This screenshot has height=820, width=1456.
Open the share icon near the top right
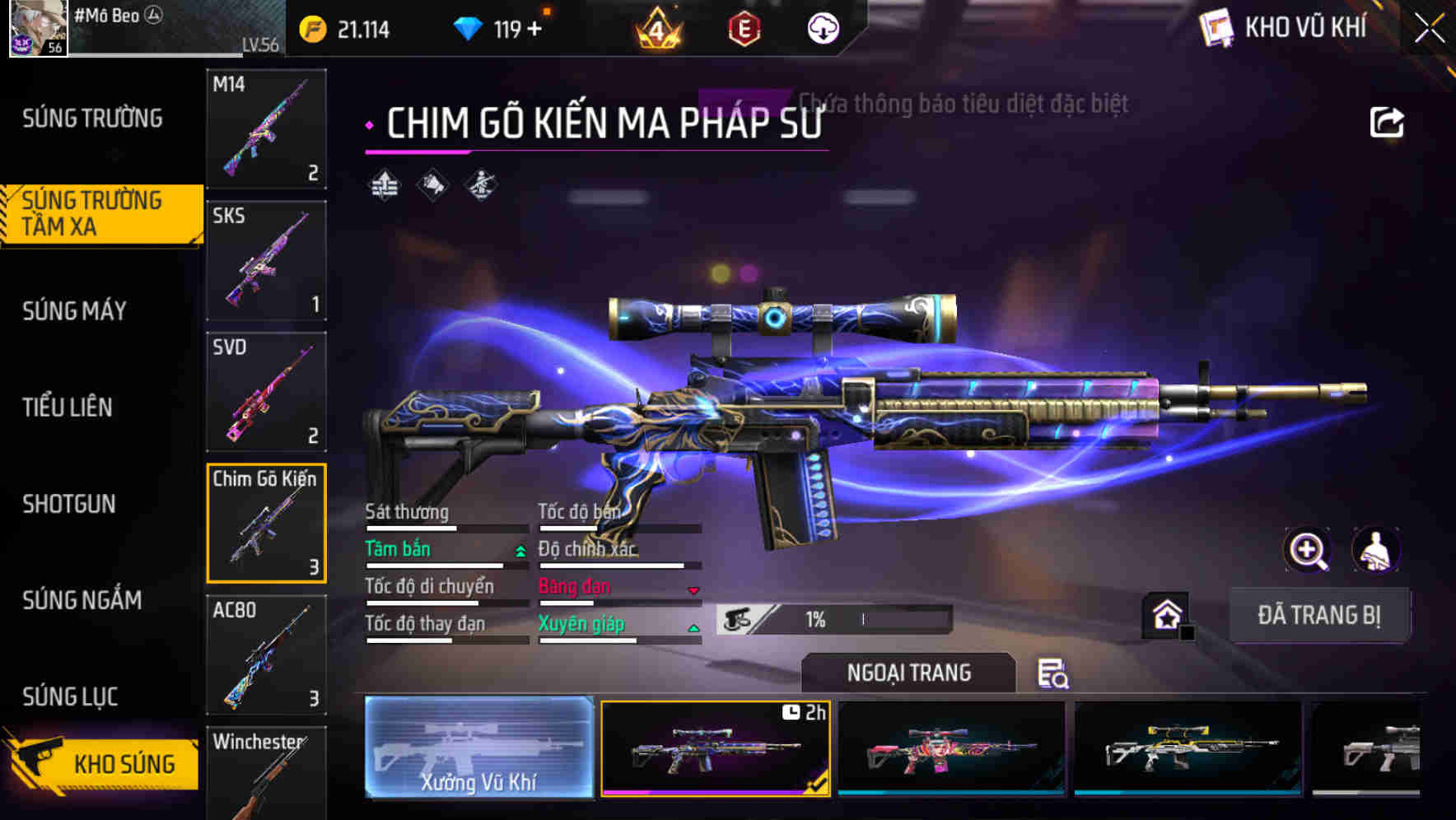pyautogui.click(x=1387, y=120)
